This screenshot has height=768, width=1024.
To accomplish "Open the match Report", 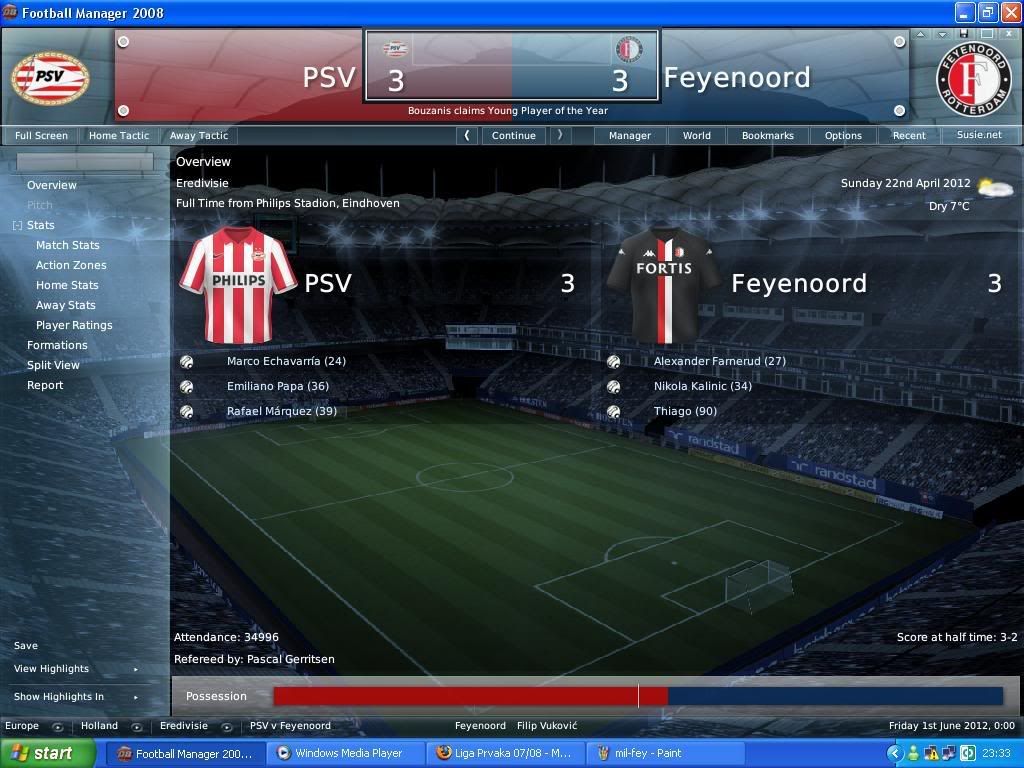I will coord(45,385).
